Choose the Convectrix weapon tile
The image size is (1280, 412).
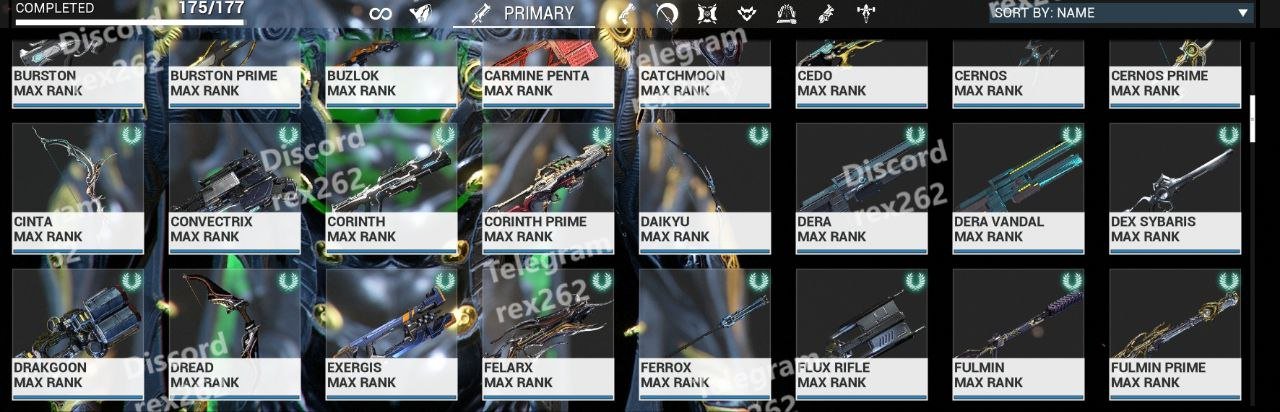point(235,189)
